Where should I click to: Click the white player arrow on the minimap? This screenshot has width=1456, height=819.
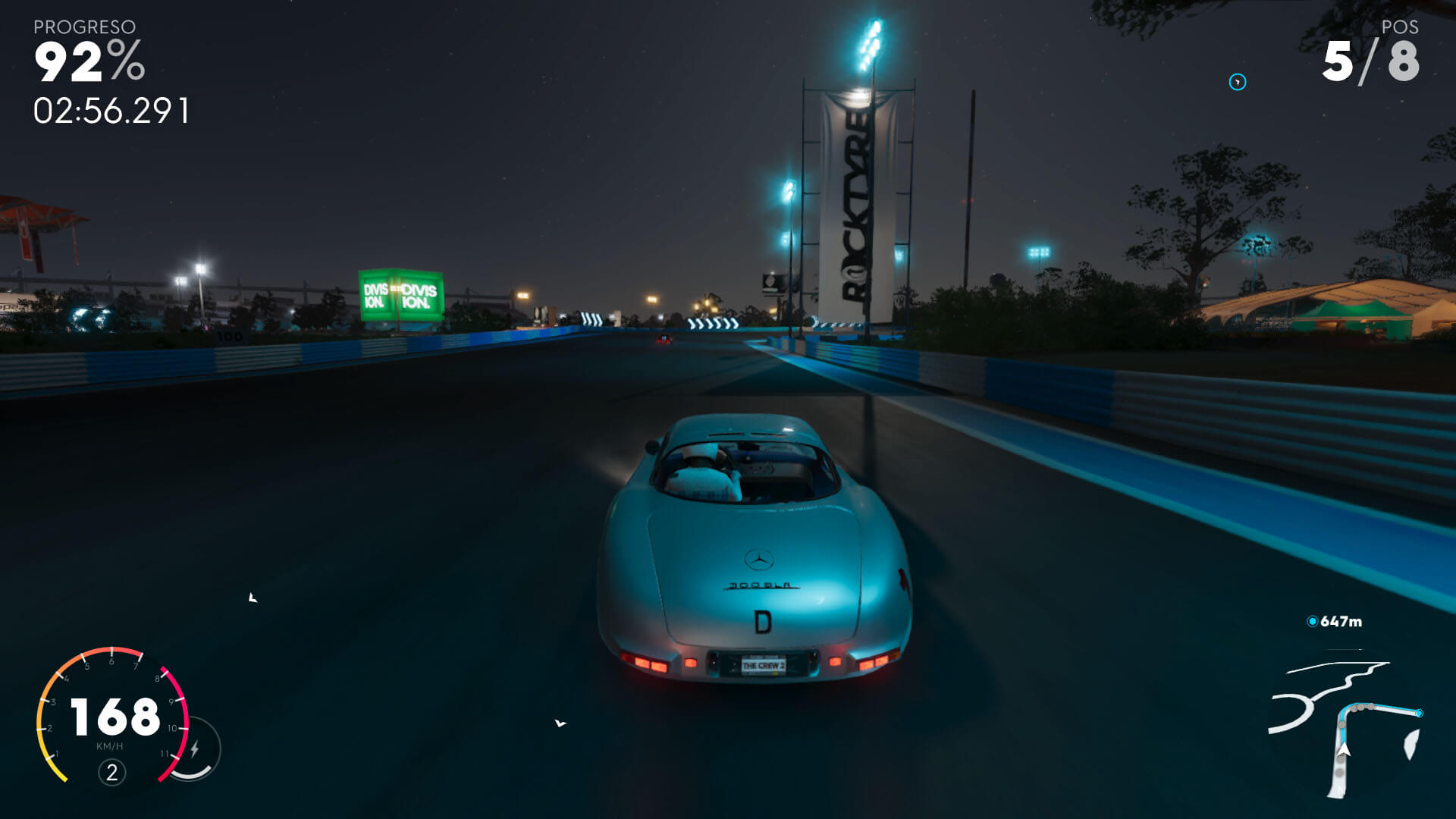[x=1344, y=750]
